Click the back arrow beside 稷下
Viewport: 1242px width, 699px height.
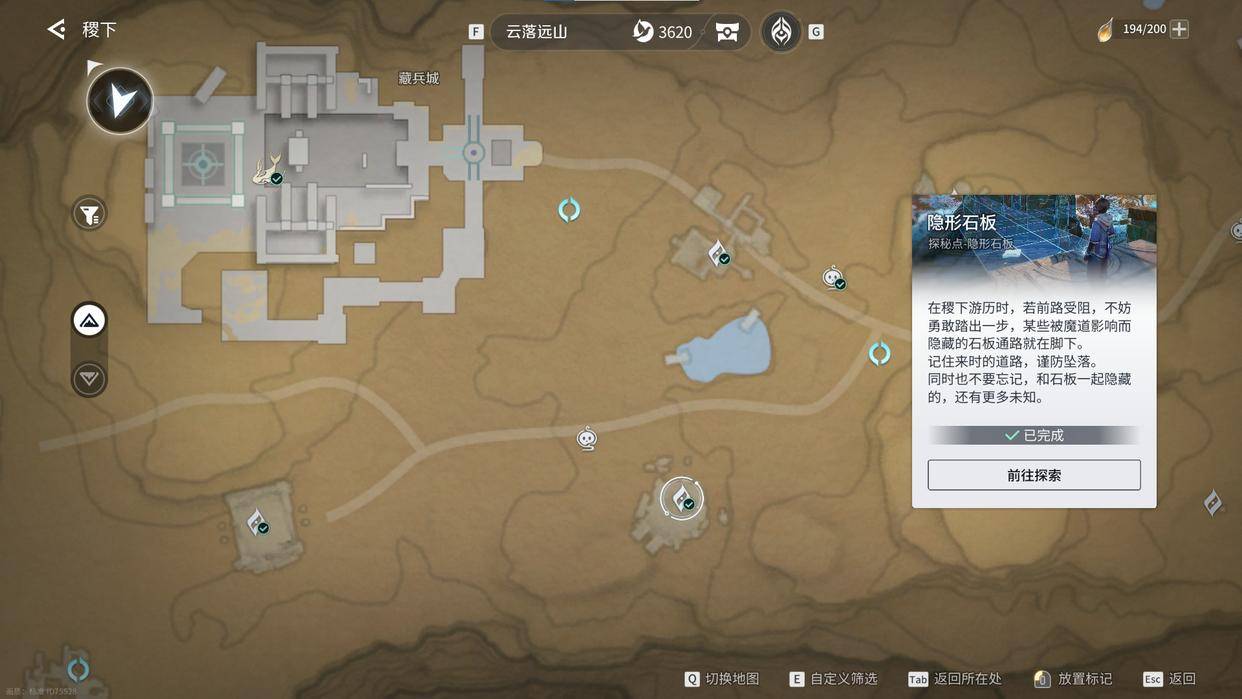click(x=57, y=30)
